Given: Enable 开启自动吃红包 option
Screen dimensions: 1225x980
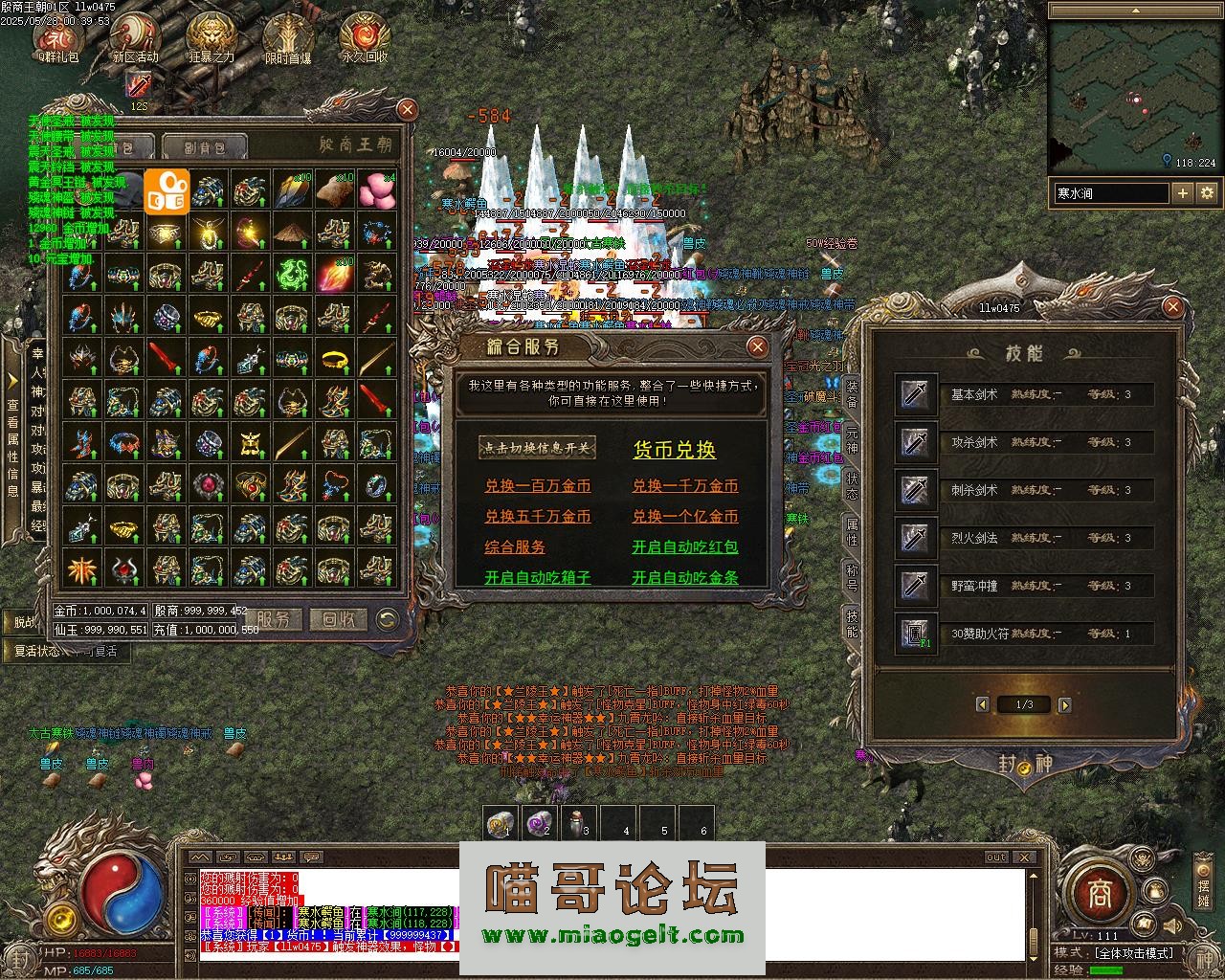Looking at the screenshot, I should tap(684, 547).
